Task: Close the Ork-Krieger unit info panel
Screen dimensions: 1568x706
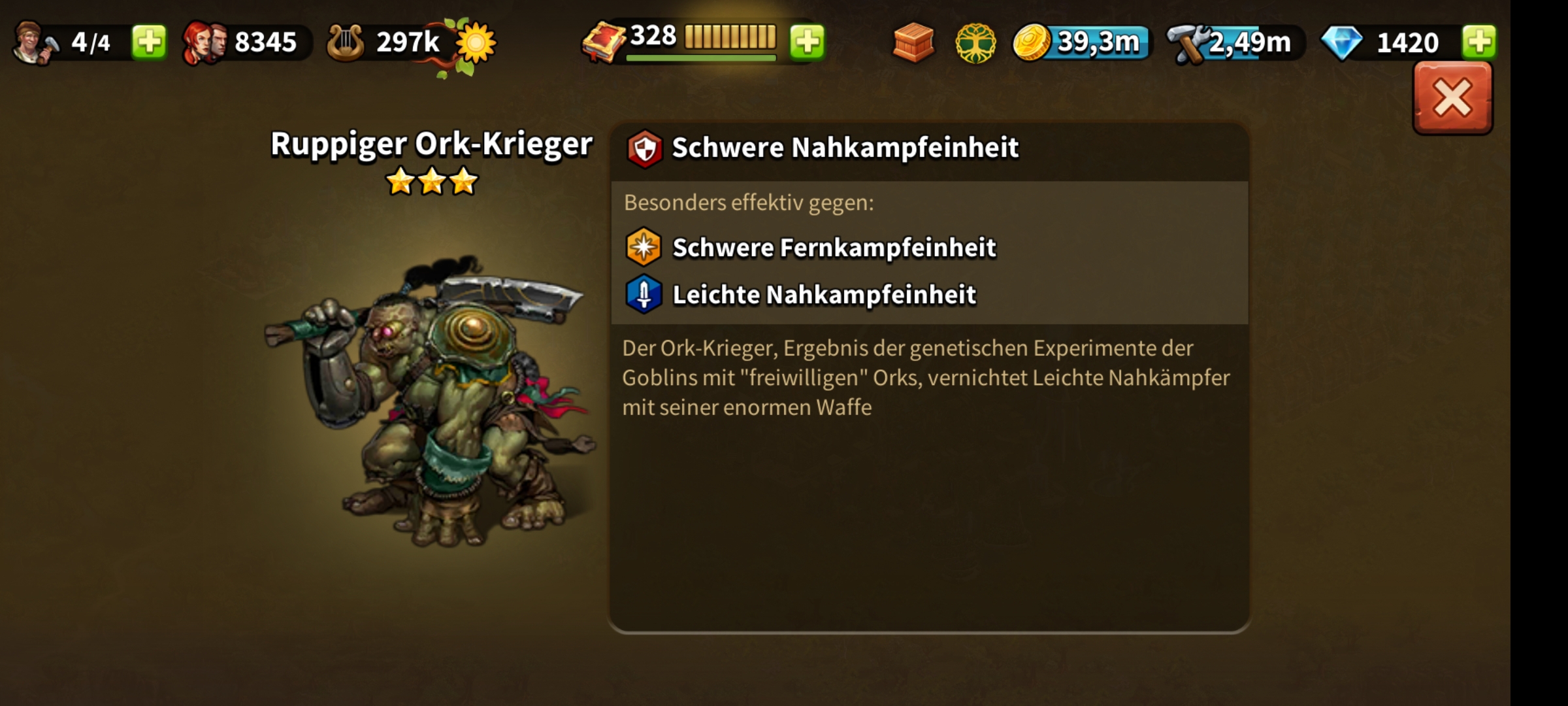Action: [x=1452, y=99]
